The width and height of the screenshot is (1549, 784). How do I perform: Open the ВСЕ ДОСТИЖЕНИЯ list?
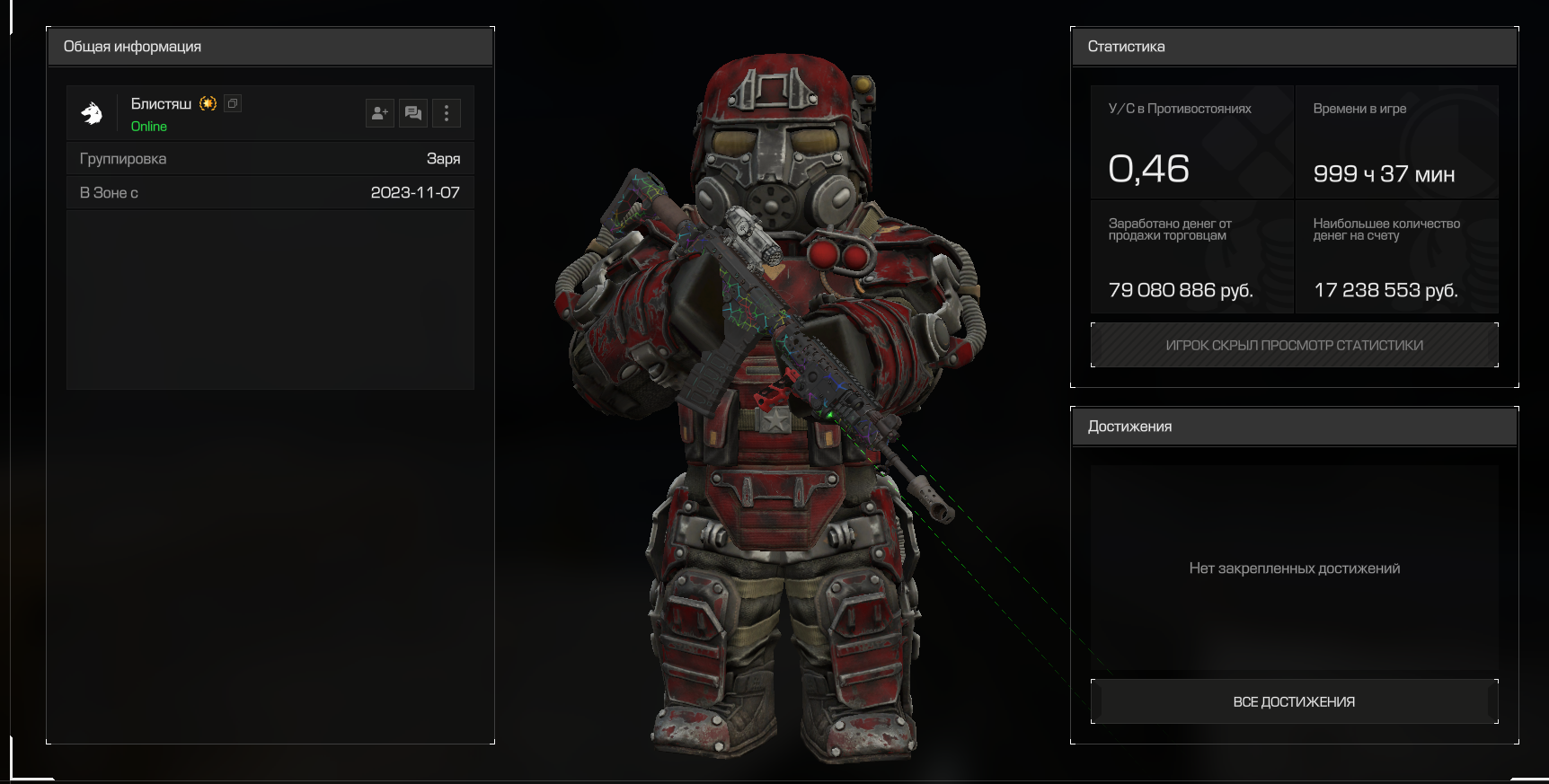(x=1294, y=701)
